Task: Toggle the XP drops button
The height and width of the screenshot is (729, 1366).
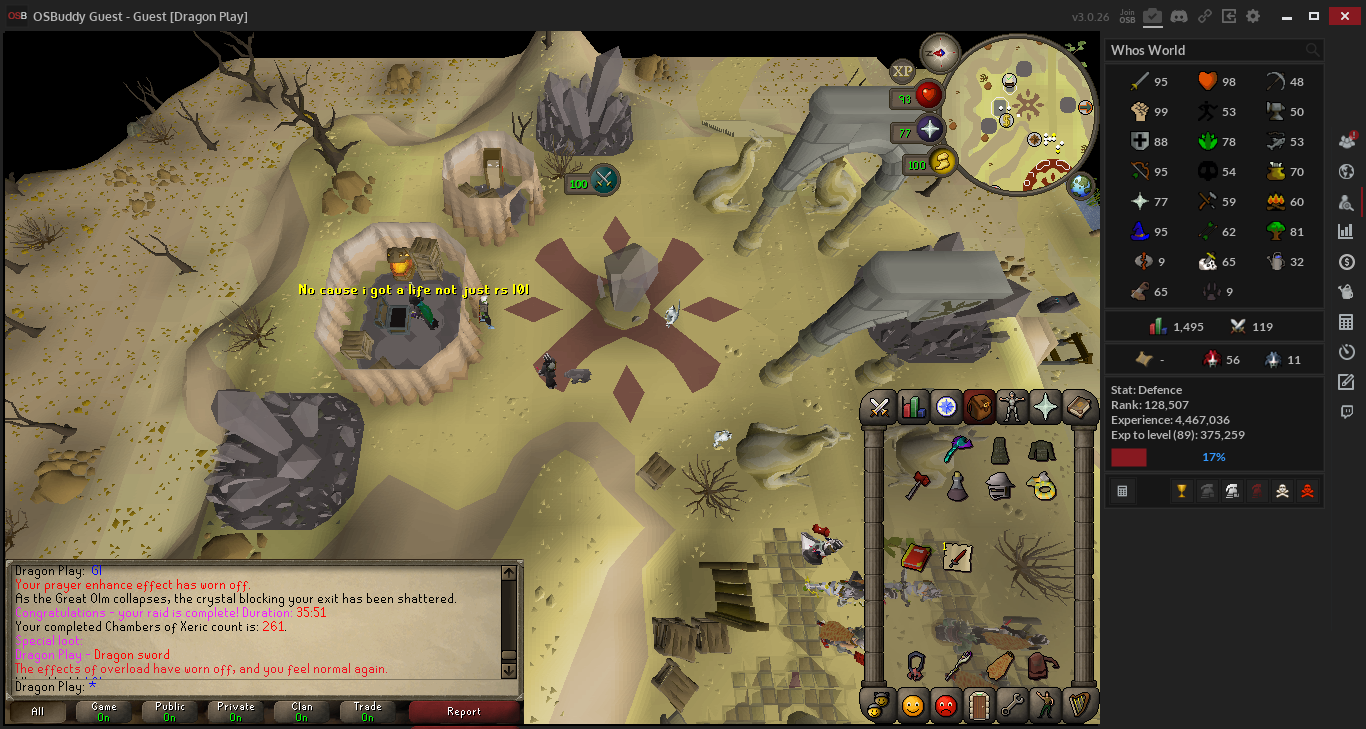Action: (903, 71)
